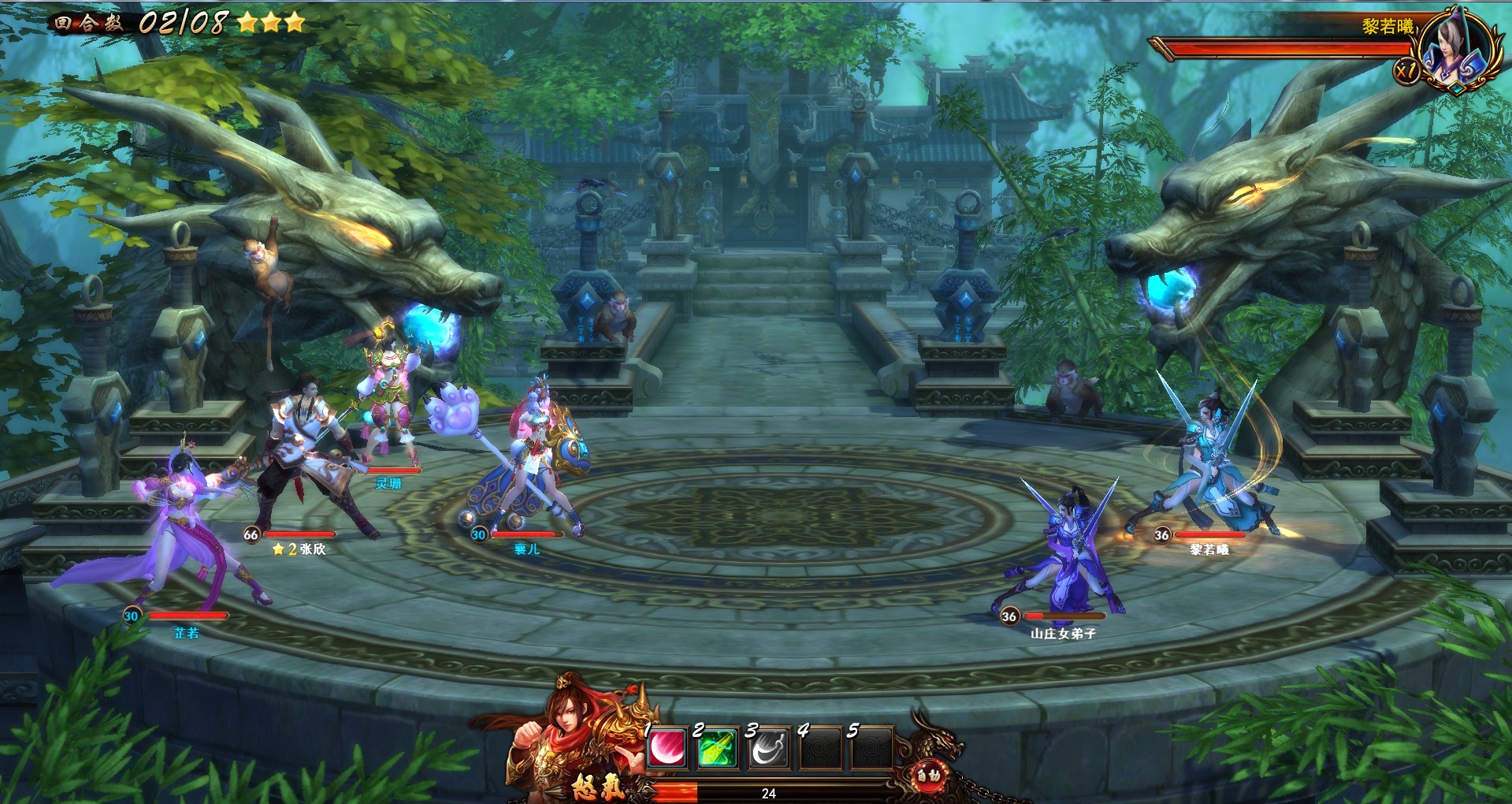This screenshot has width=1512, height=804.
Task: Toggle the red 自动 auto-battle button
Action: [927, 776]
